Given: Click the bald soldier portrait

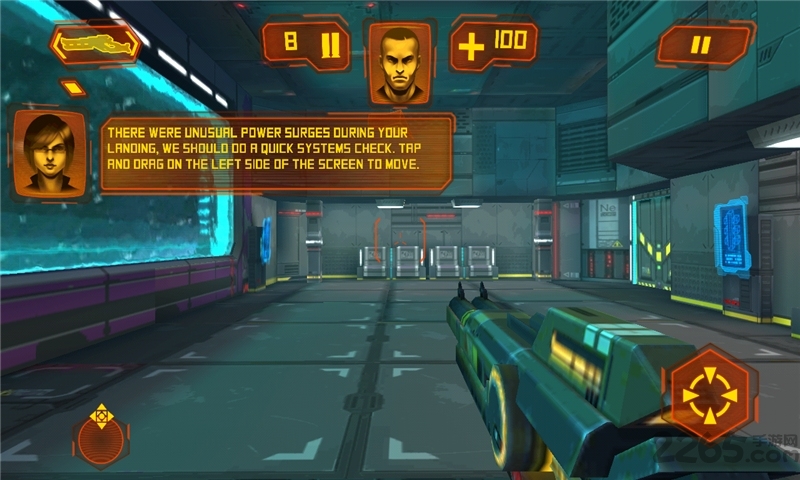Looking at the screenshot, I should [x=400, y=63].
